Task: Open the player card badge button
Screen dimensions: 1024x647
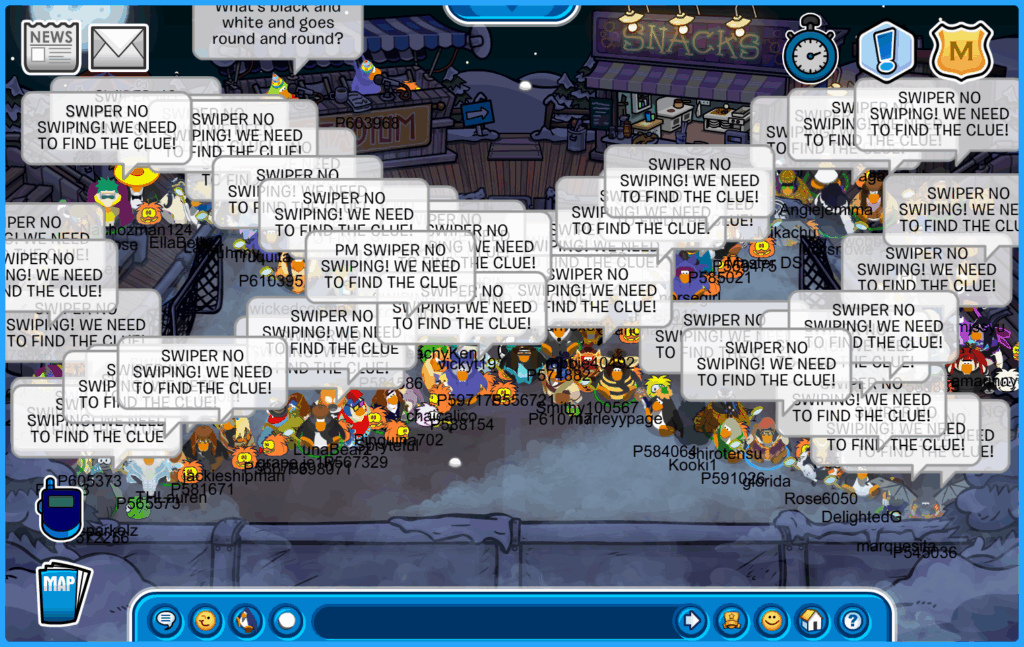Action: click(732, 621)
